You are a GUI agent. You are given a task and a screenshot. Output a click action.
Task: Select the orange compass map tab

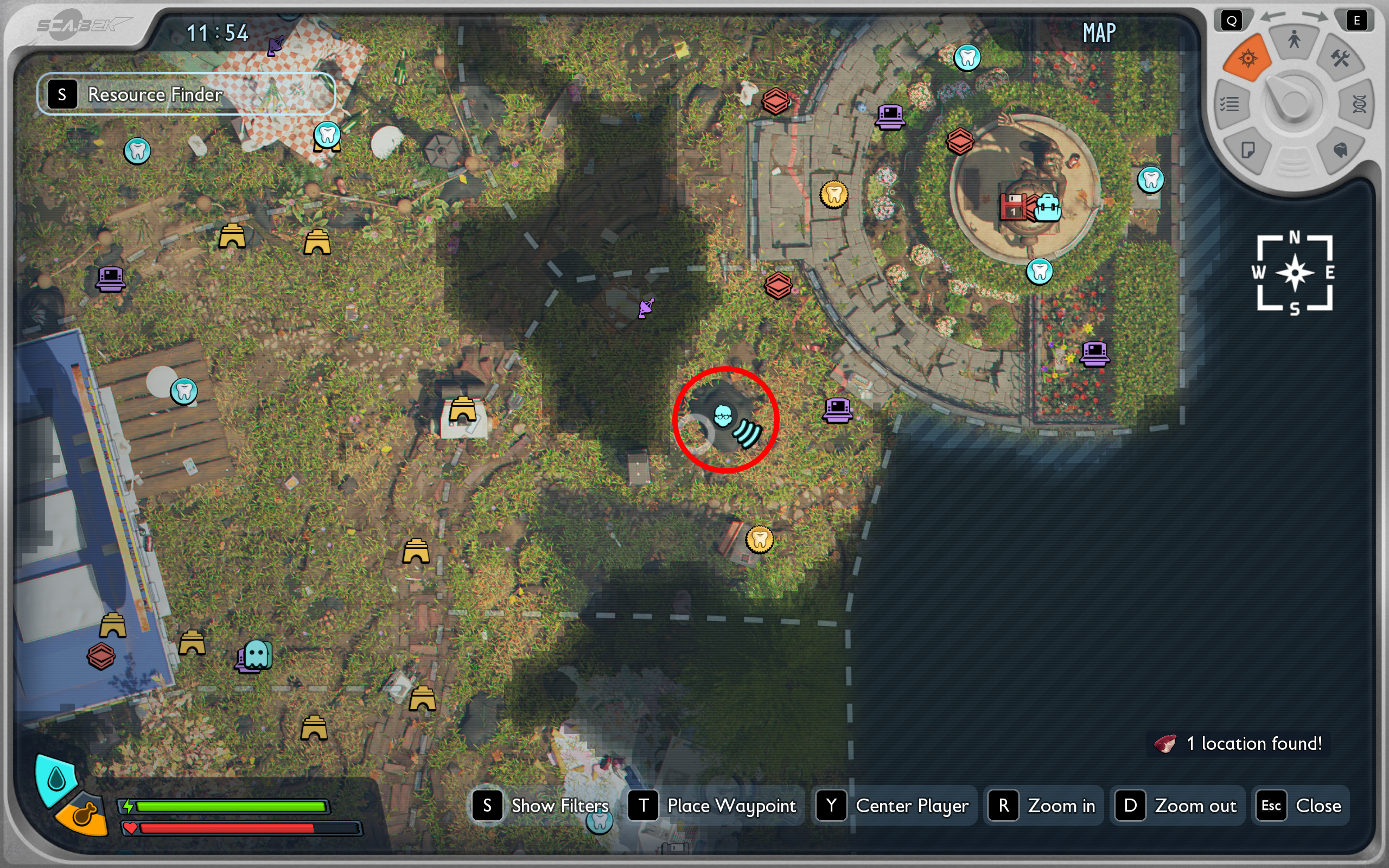pos(1248,58)
